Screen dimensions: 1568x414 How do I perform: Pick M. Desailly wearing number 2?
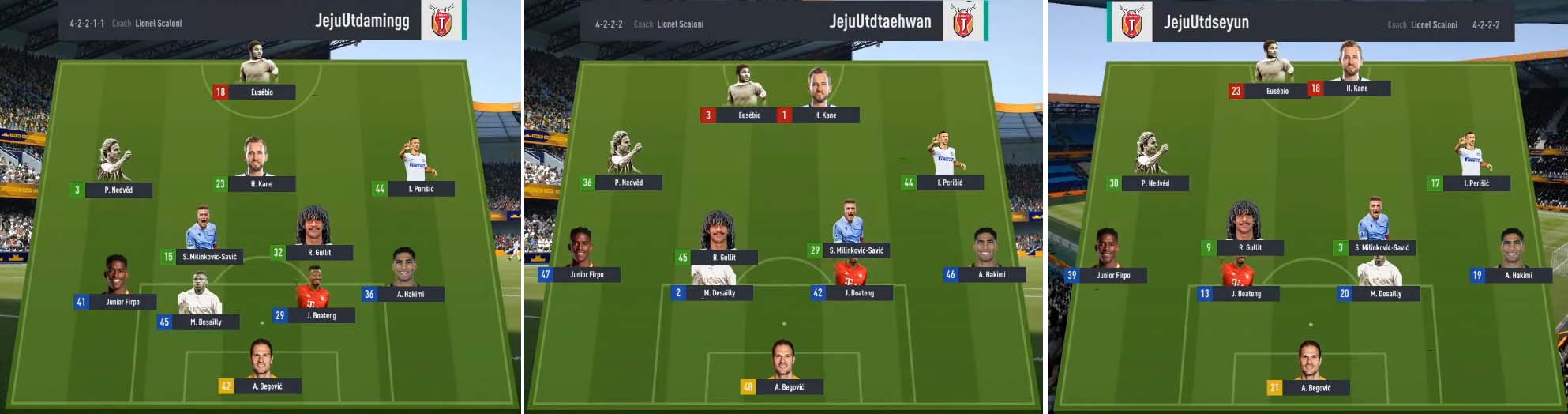(x=718, y=293)
